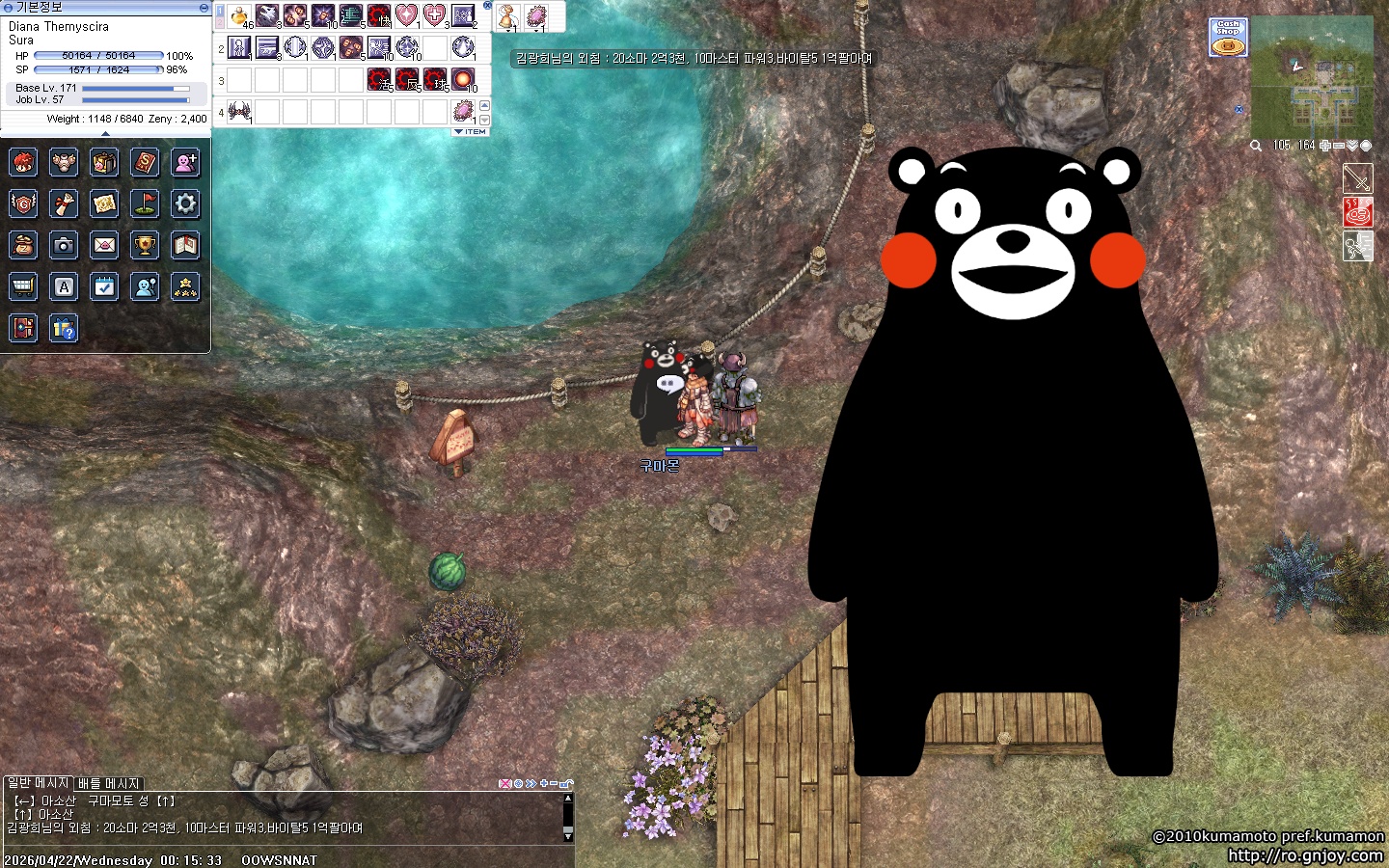This screenshot has height=868, width=1389.
Task: Open the gear settings icon
Action: pyautogui.click(x=185, y=203)
